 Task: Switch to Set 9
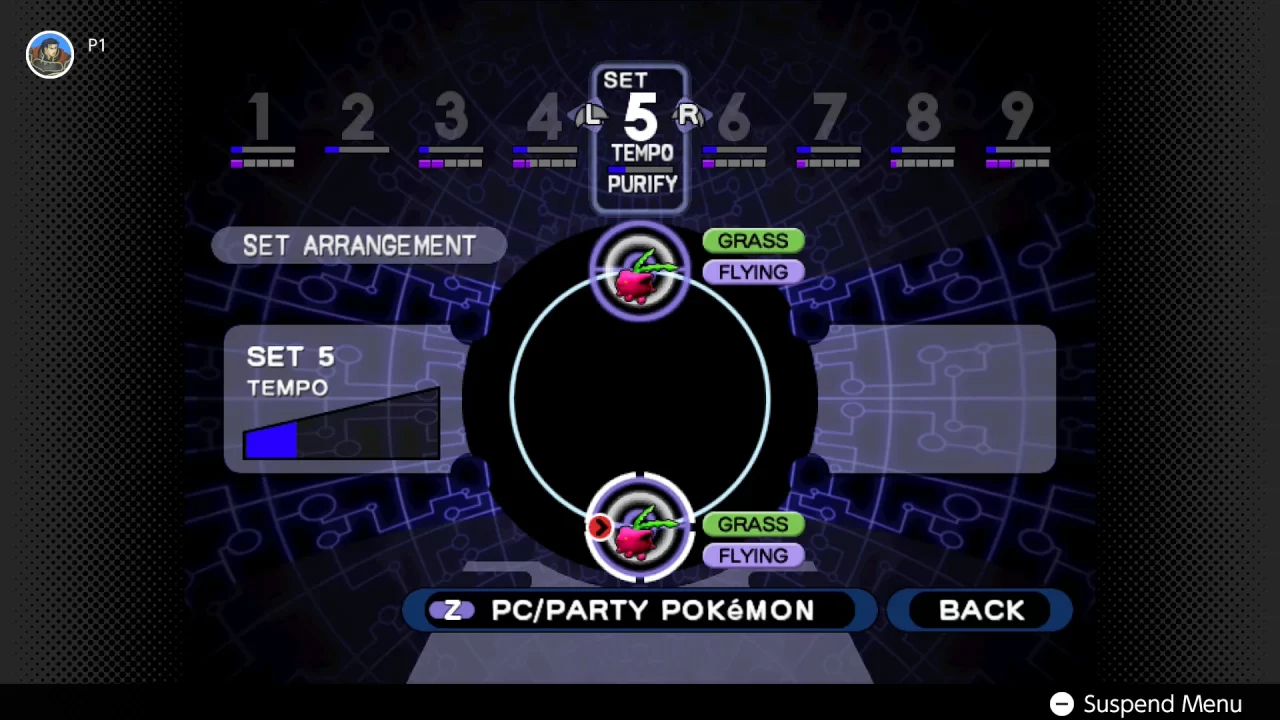click(1017, 120)
